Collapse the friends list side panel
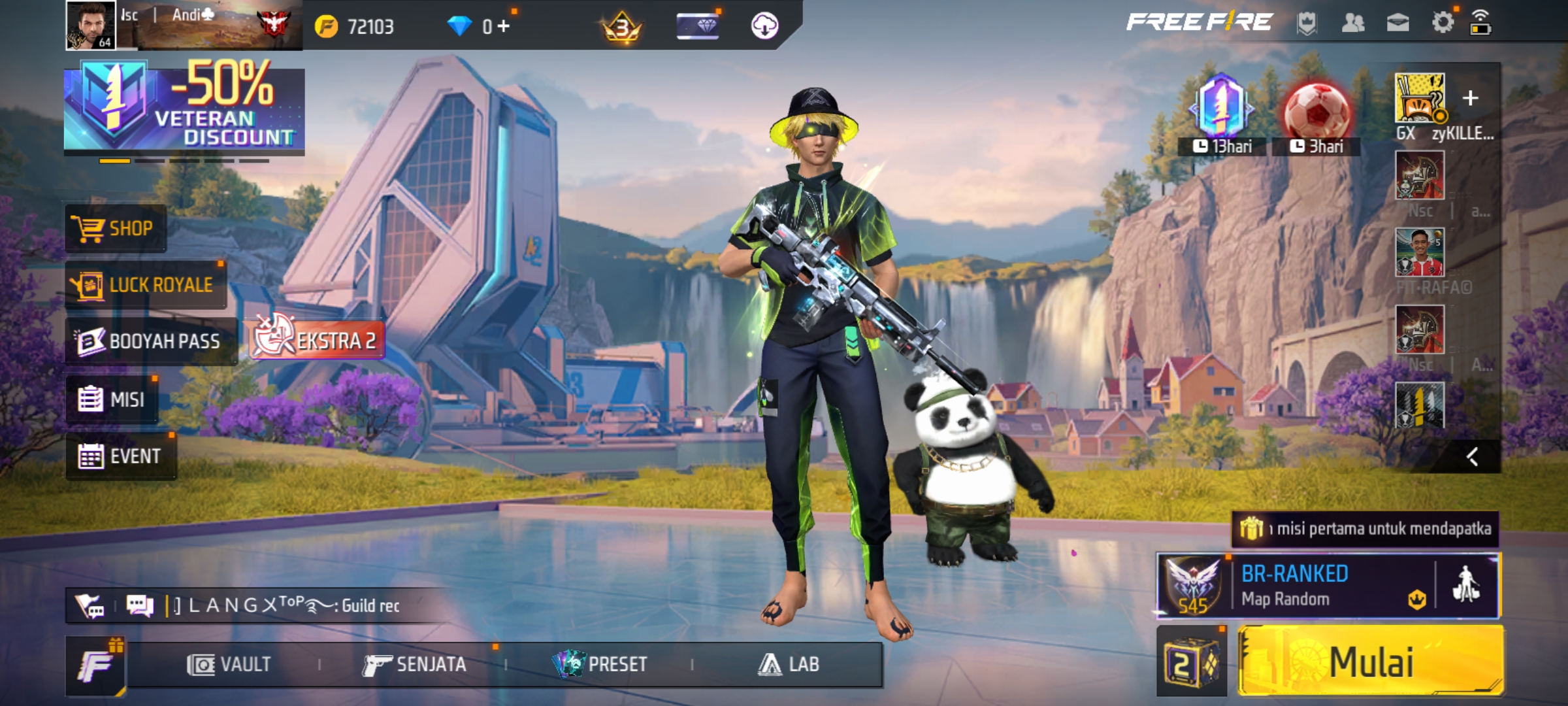The width and height of the screenshot is (1568, 706). click(1472, 456)
